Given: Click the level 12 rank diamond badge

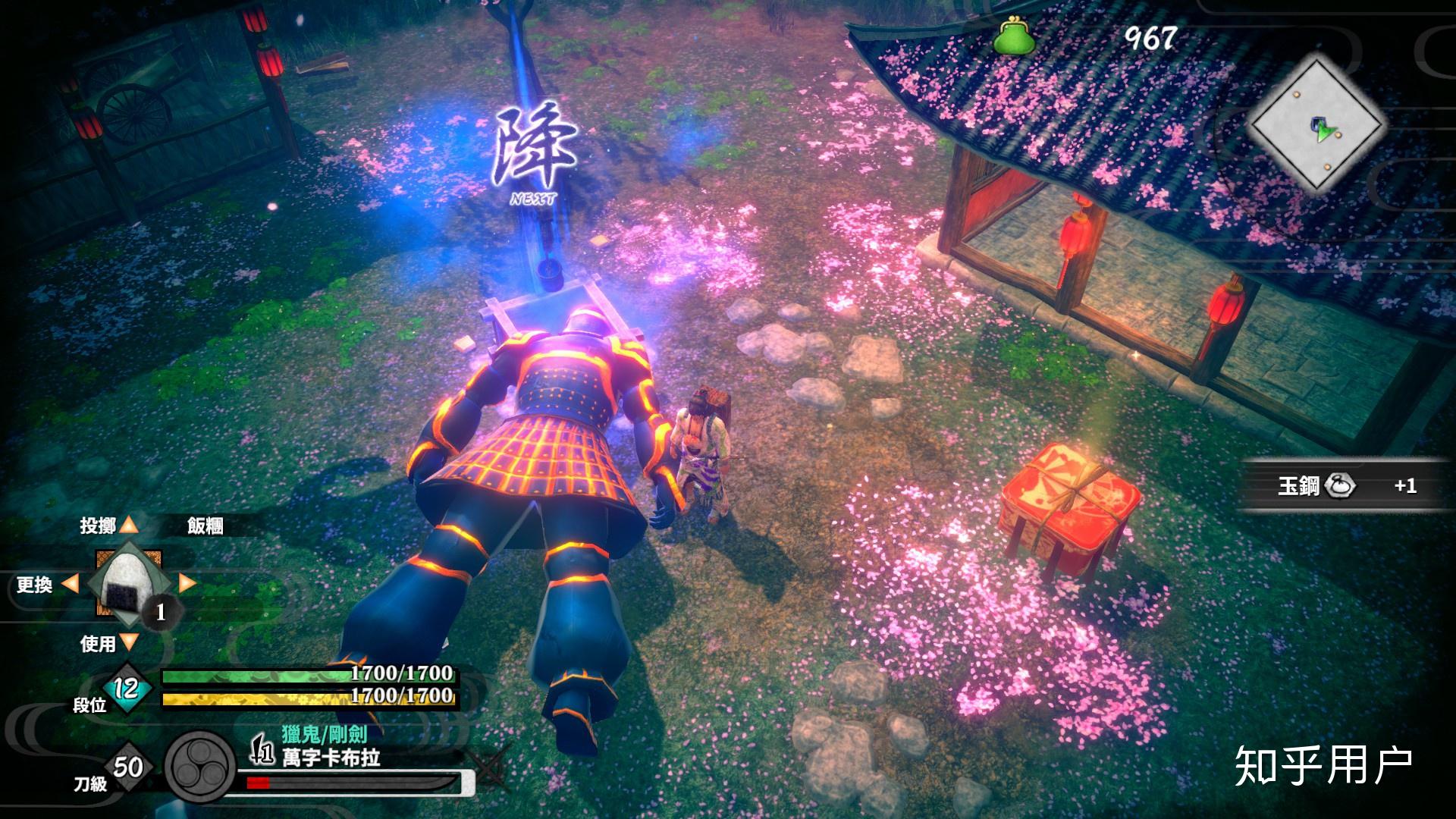Looking at the screenshot, I should pos(125,688).
